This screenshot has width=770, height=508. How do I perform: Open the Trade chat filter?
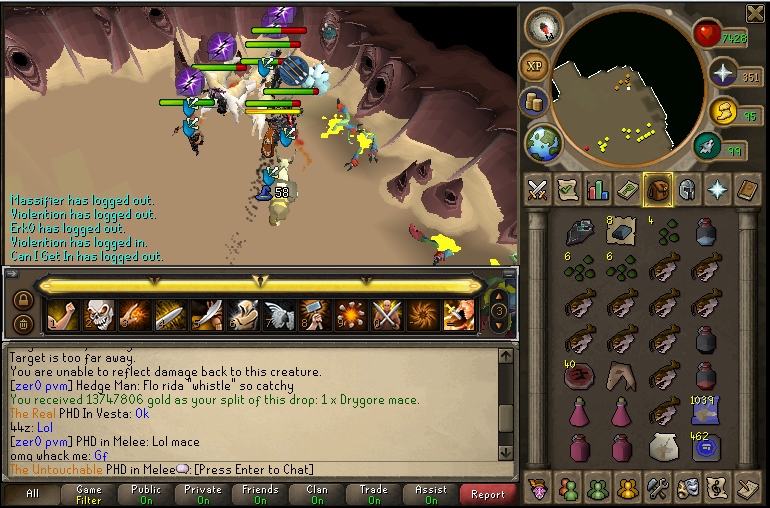coord(374,494)
